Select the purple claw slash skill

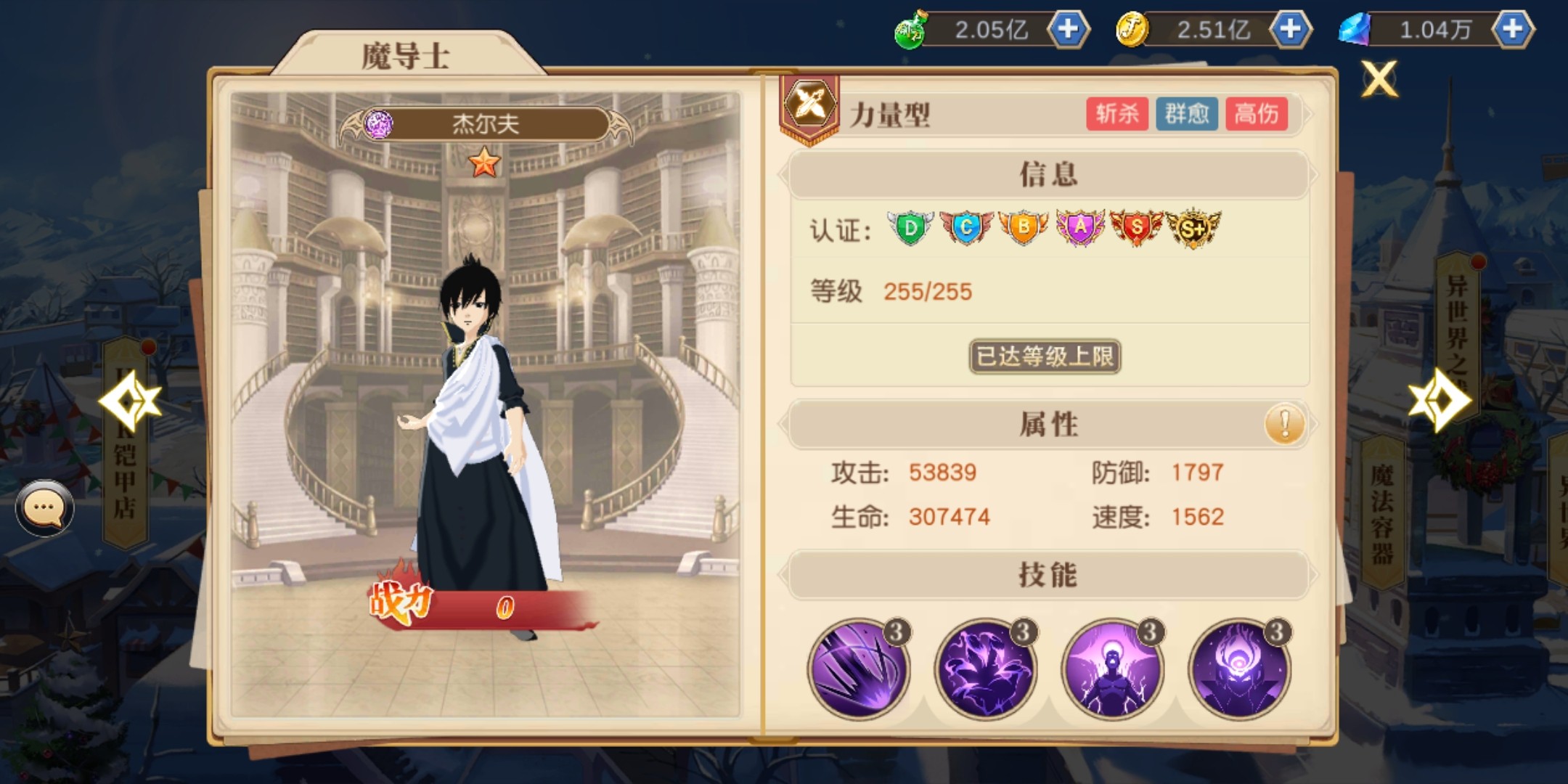[x=858, y=669]
